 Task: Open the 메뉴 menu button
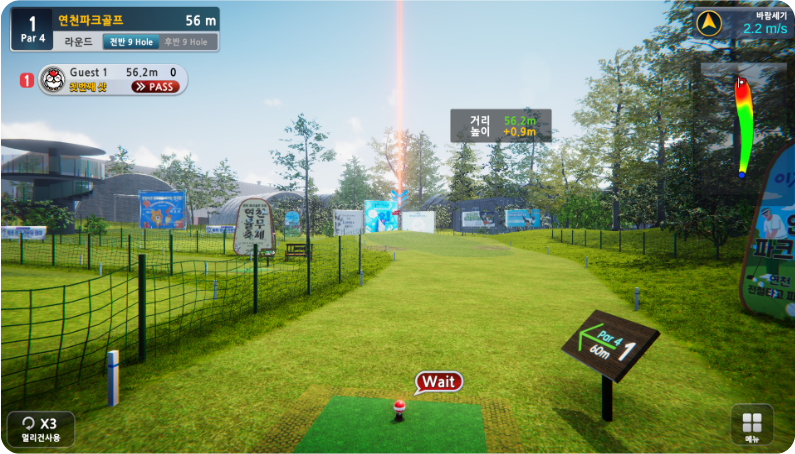[x=752, y=426]
